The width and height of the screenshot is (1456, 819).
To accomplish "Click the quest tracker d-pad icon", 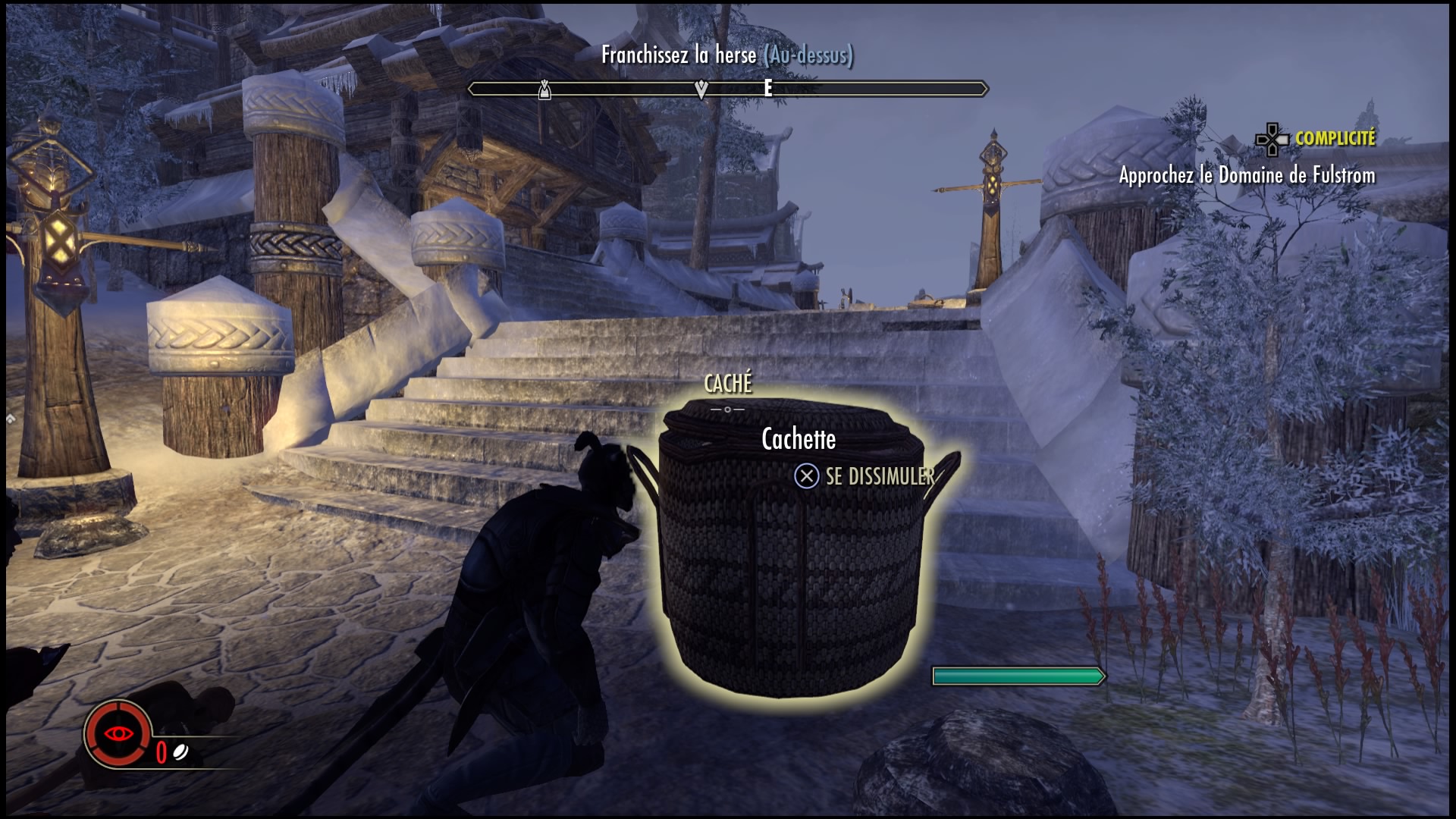I will 1272,140.
